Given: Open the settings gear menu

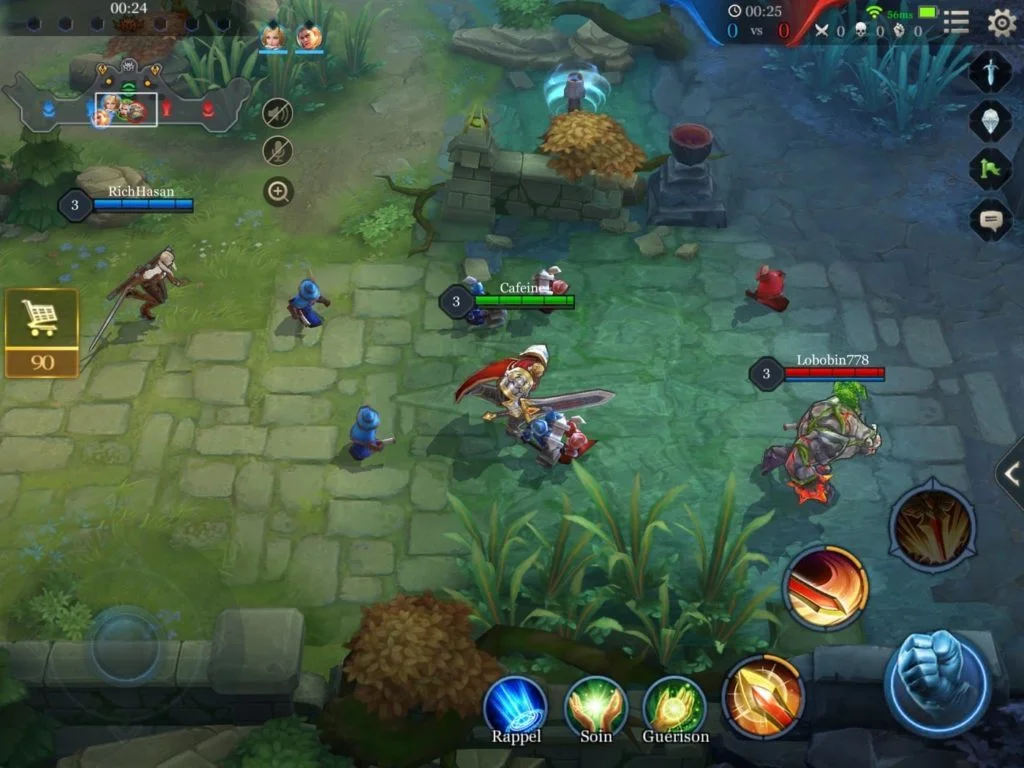Looking at the screenshot, I should coord(1001,22).
